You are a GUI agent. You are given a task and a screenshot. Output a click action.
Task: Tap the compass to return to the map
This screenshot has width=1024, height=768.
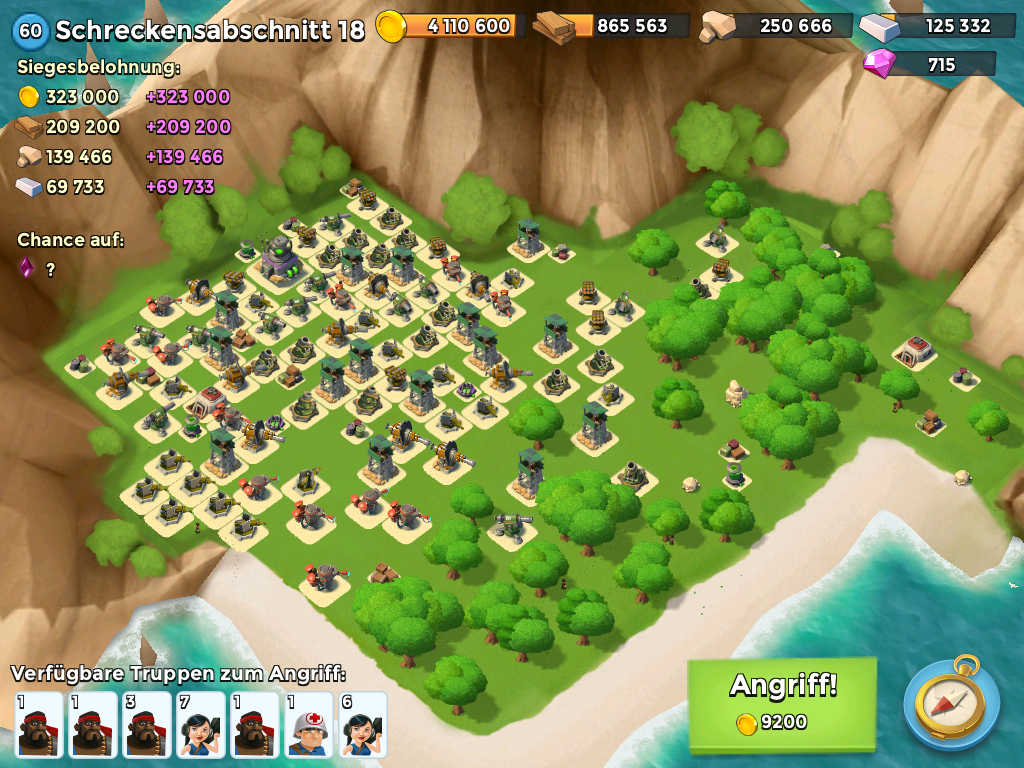coord(951,703)
